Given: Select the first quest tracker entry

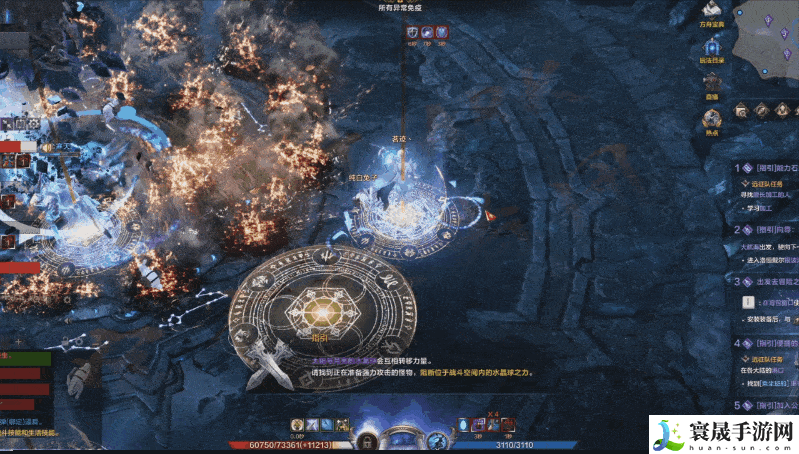Looking at the screenshot, I should pos(767,169).
